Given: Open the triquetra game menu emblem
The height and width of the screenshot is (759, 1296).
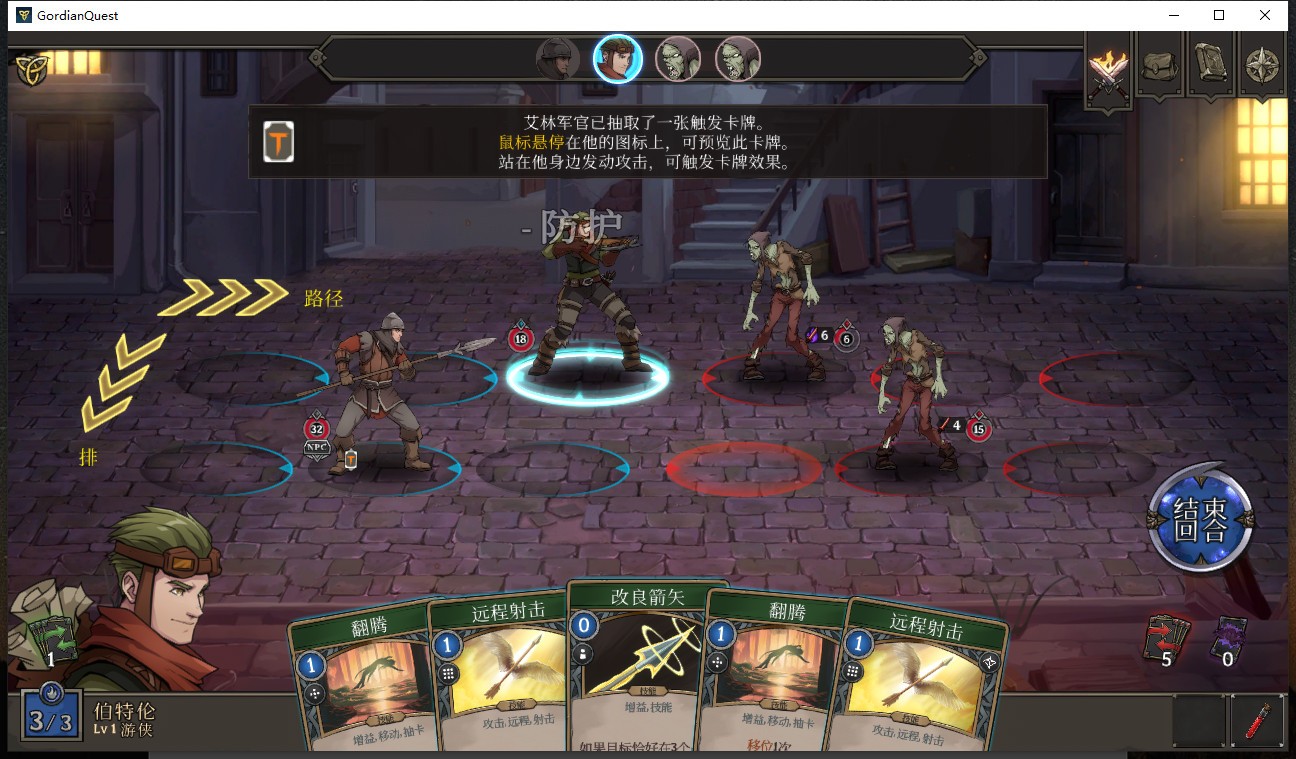Looking at the screenshot, I should pos(32,68).
